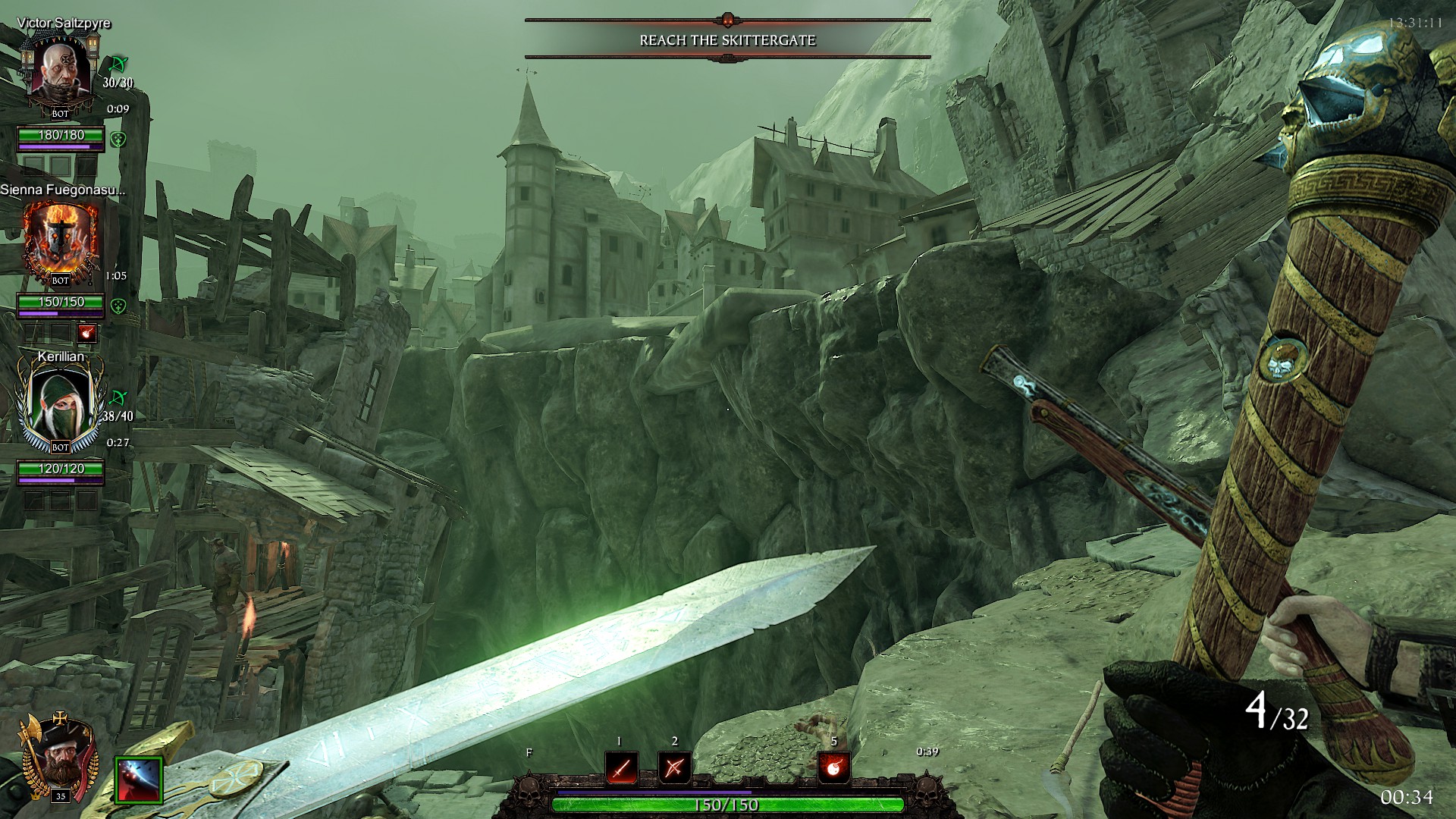The image size is (1456, 819).
Task: Choose the bomb in slot 5
Action: point(833,768)
